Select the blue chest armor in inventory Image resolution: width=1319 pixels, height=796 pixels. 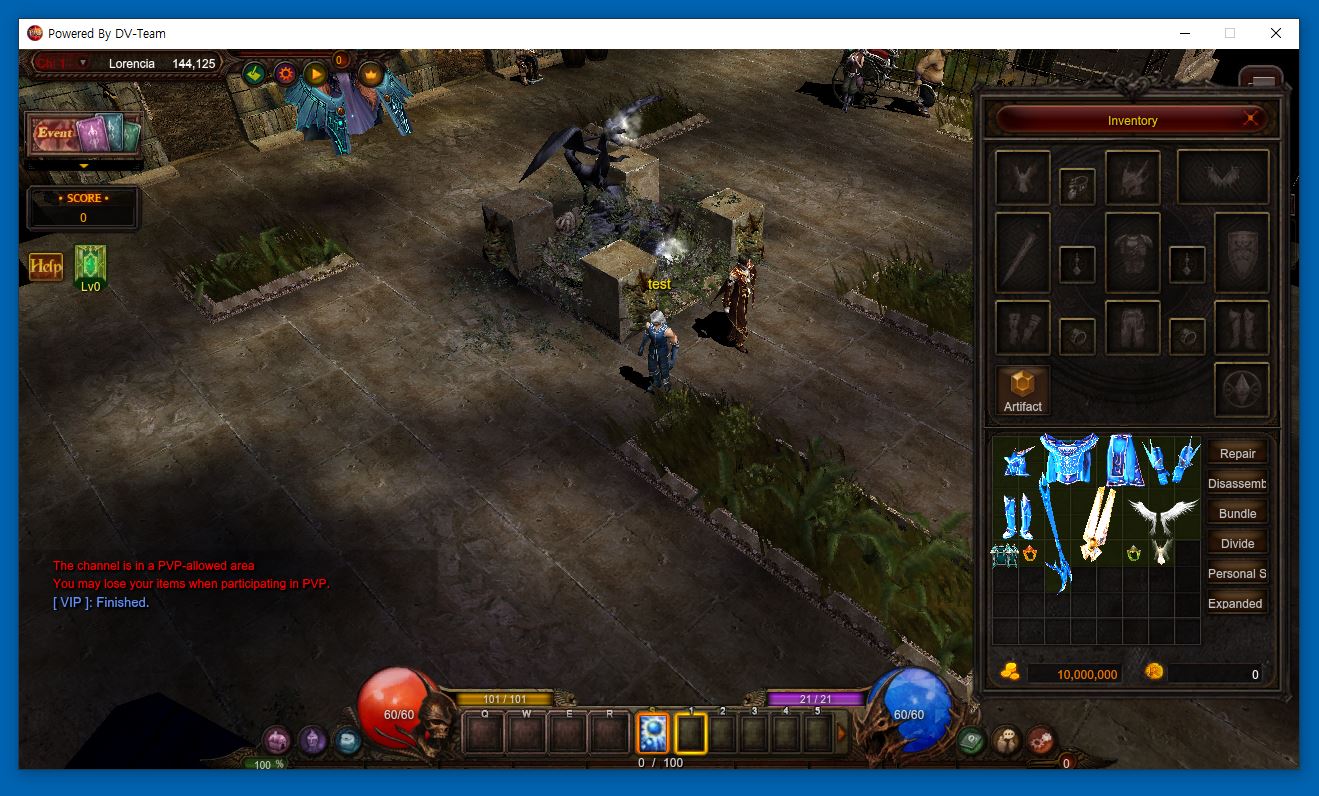click(1070, 460)
